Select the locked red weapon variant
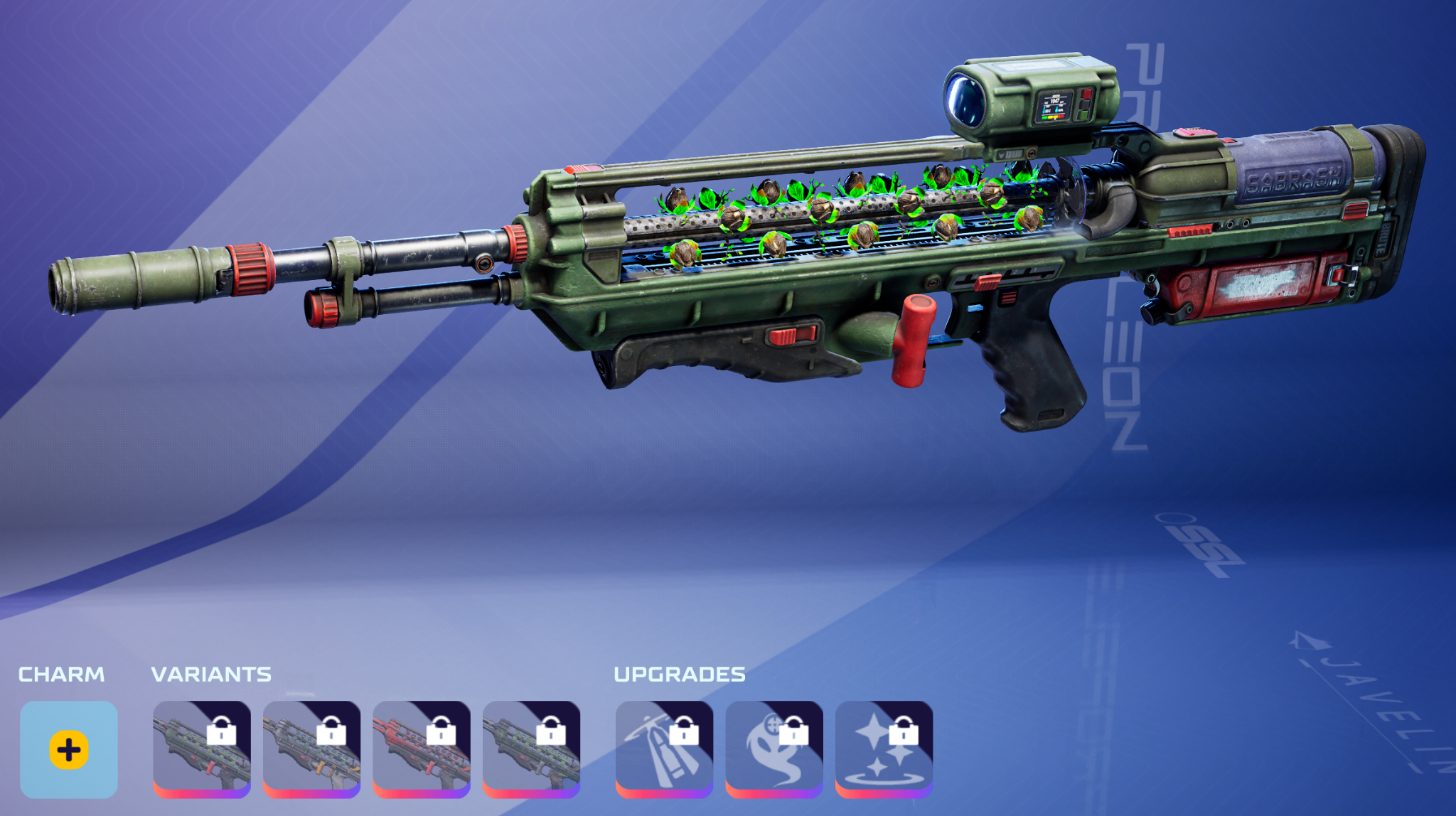The width and height of the screenshot is (1456, 816). (421, 749)
